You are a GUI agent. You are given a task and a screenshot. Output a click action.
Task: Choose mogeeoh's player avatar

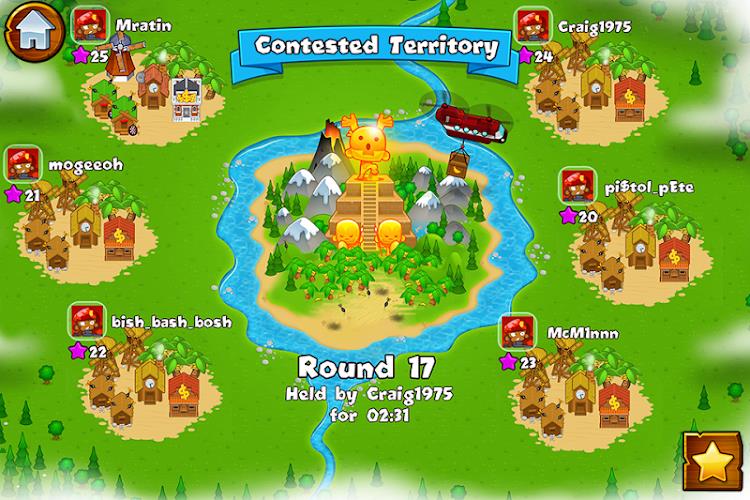point(25,162)
